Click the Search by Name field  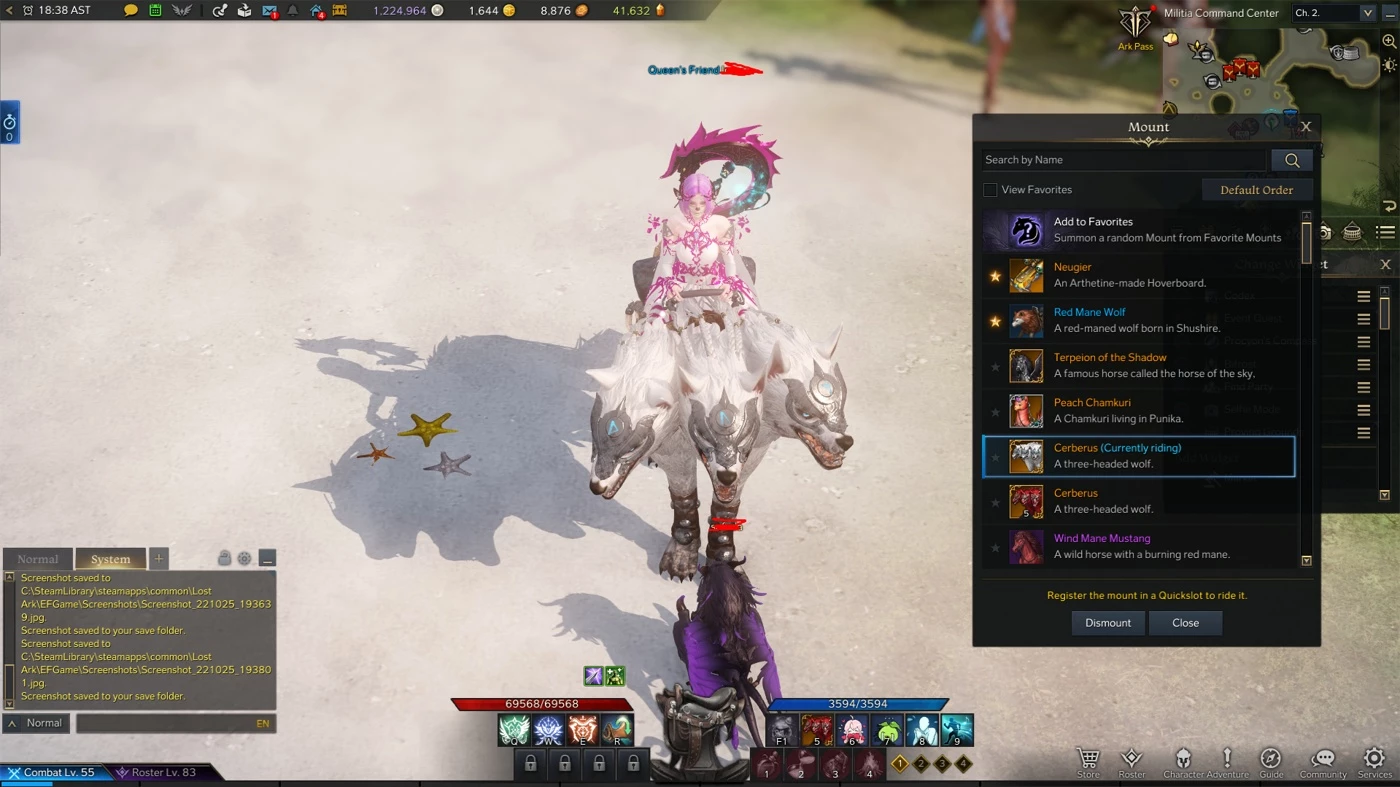[1123, 160]
